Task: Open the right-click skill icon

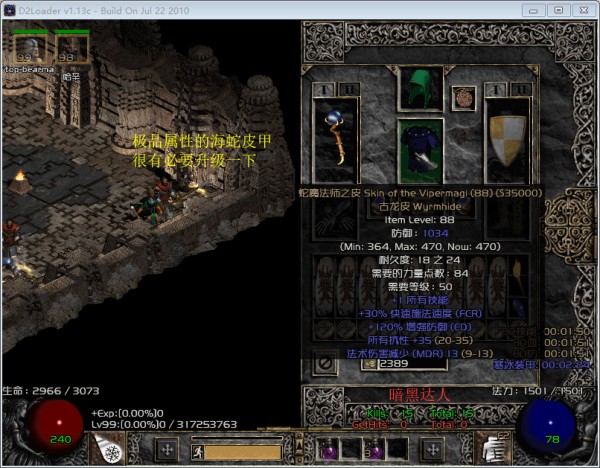Action: pyautogui.click(x=493, y=451)
